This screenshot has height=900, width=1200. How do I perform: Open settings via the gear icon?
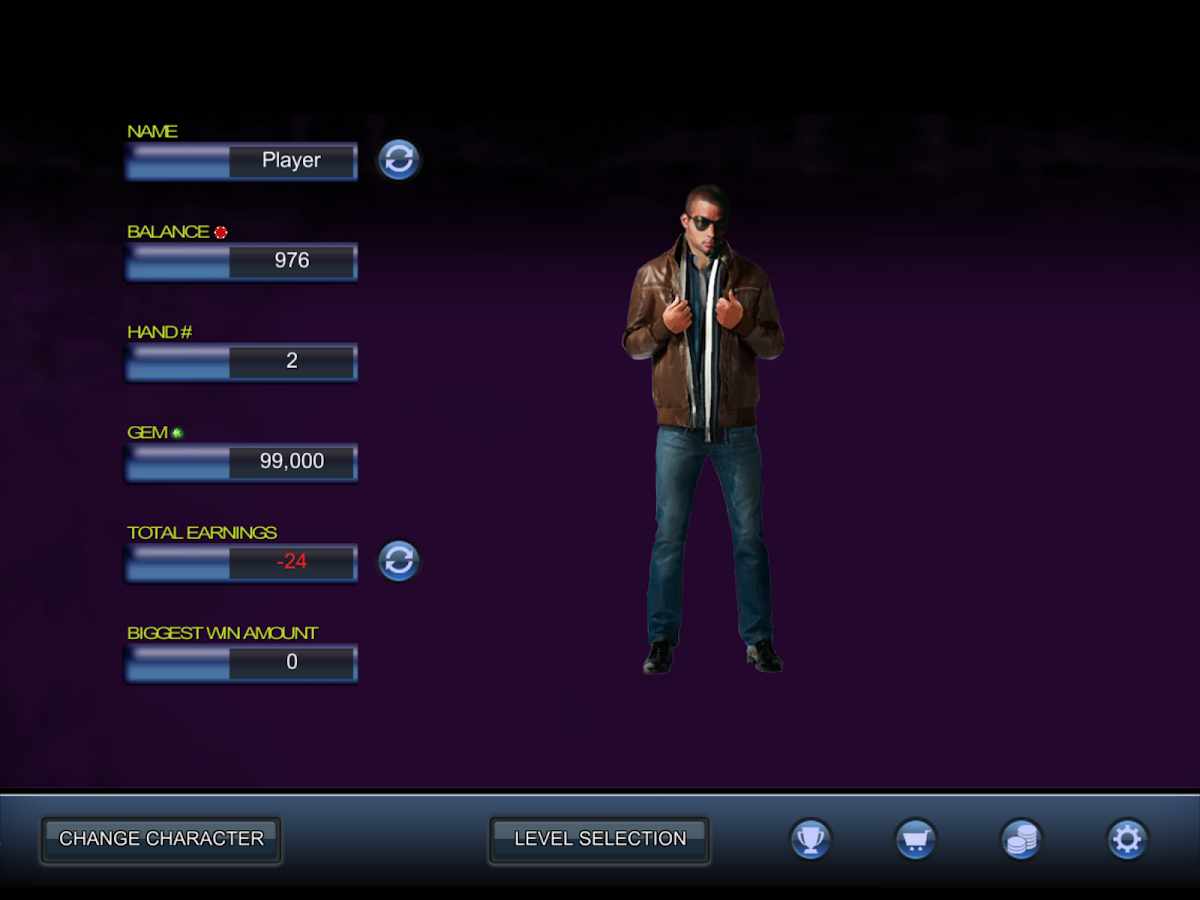pyautogui.click(x=1127, y=839)
